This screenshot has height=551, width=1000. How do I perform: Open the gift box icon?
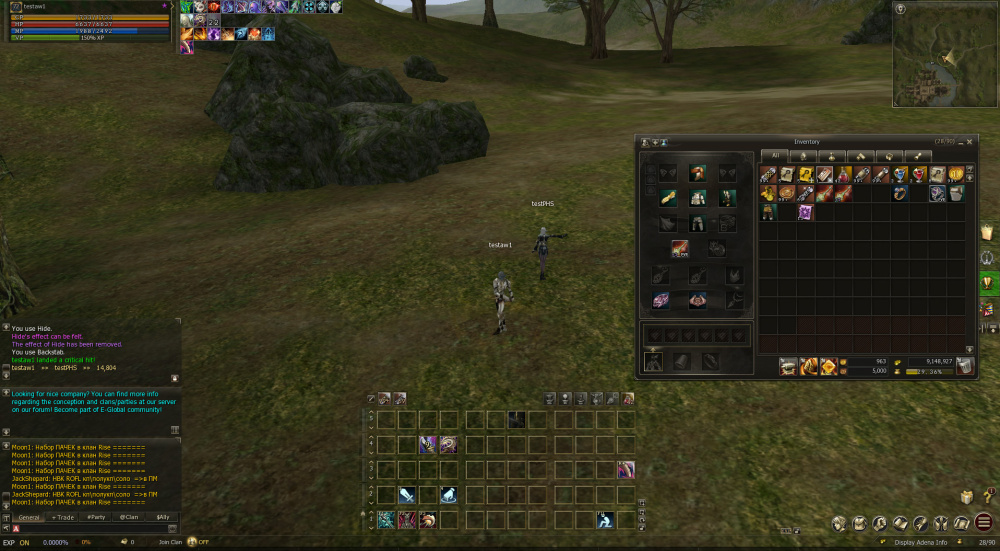(x=967, y=497)
